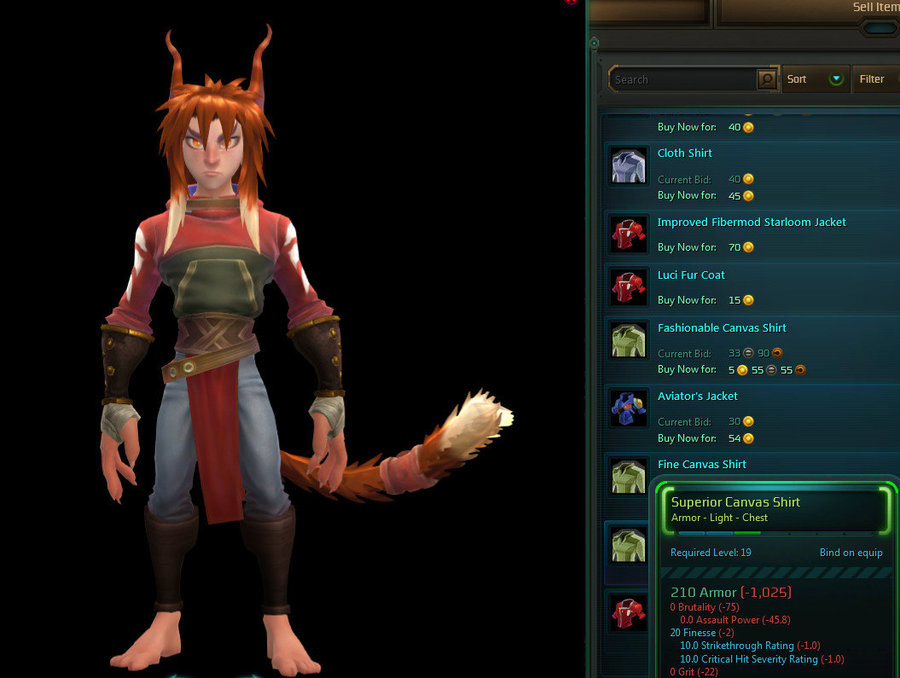Viewport: 900px width, 678px height.
Task: Click the red Luci Fur Coat icon
Action: 628,288
